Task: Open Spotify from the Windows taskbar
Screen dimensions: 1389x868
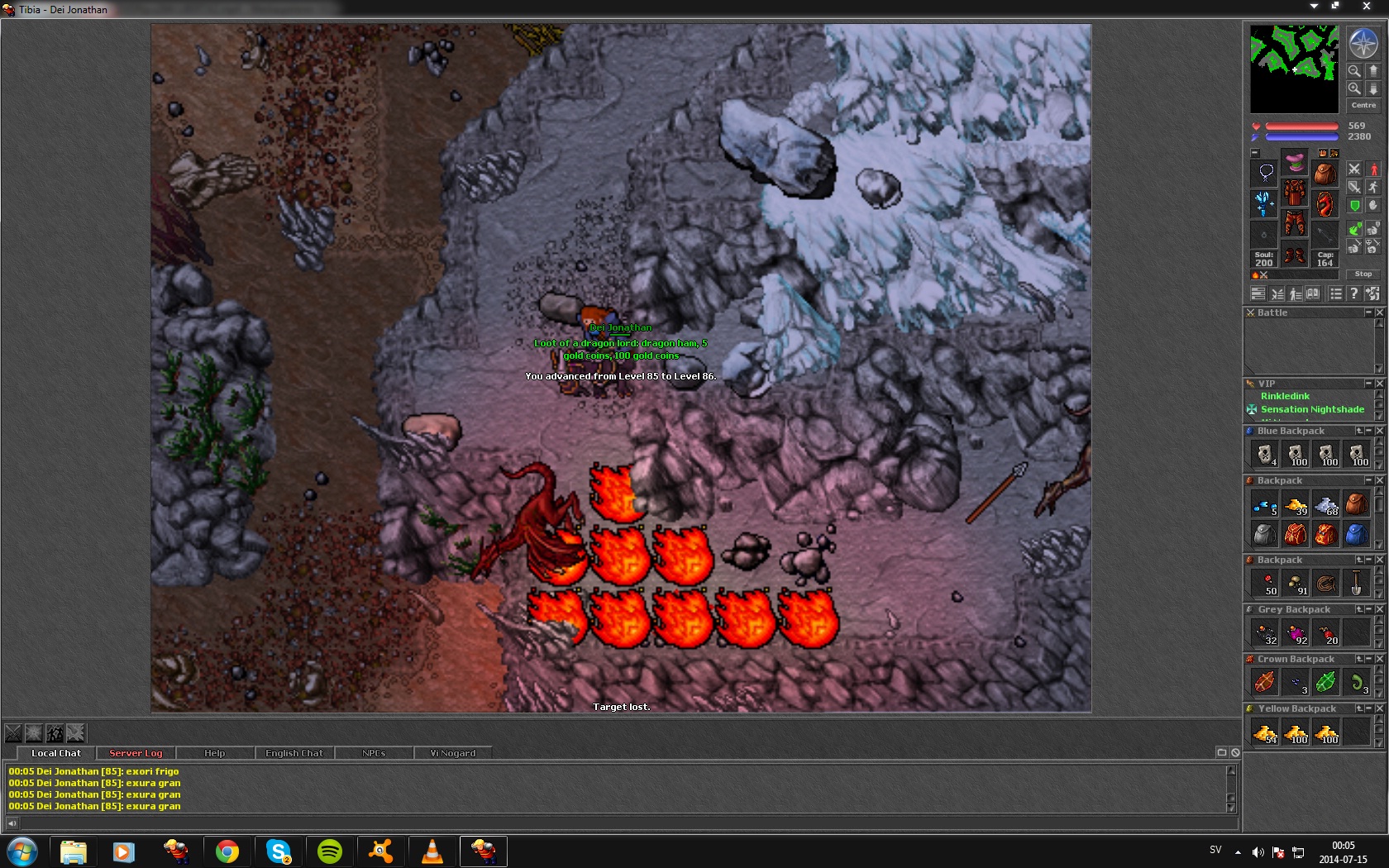Action: point(330,851)
